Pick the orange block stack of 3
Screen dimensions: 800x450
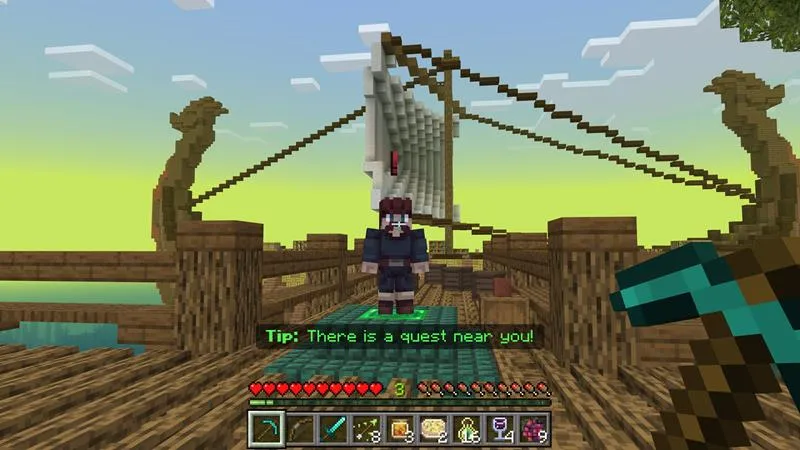(400, 429)
